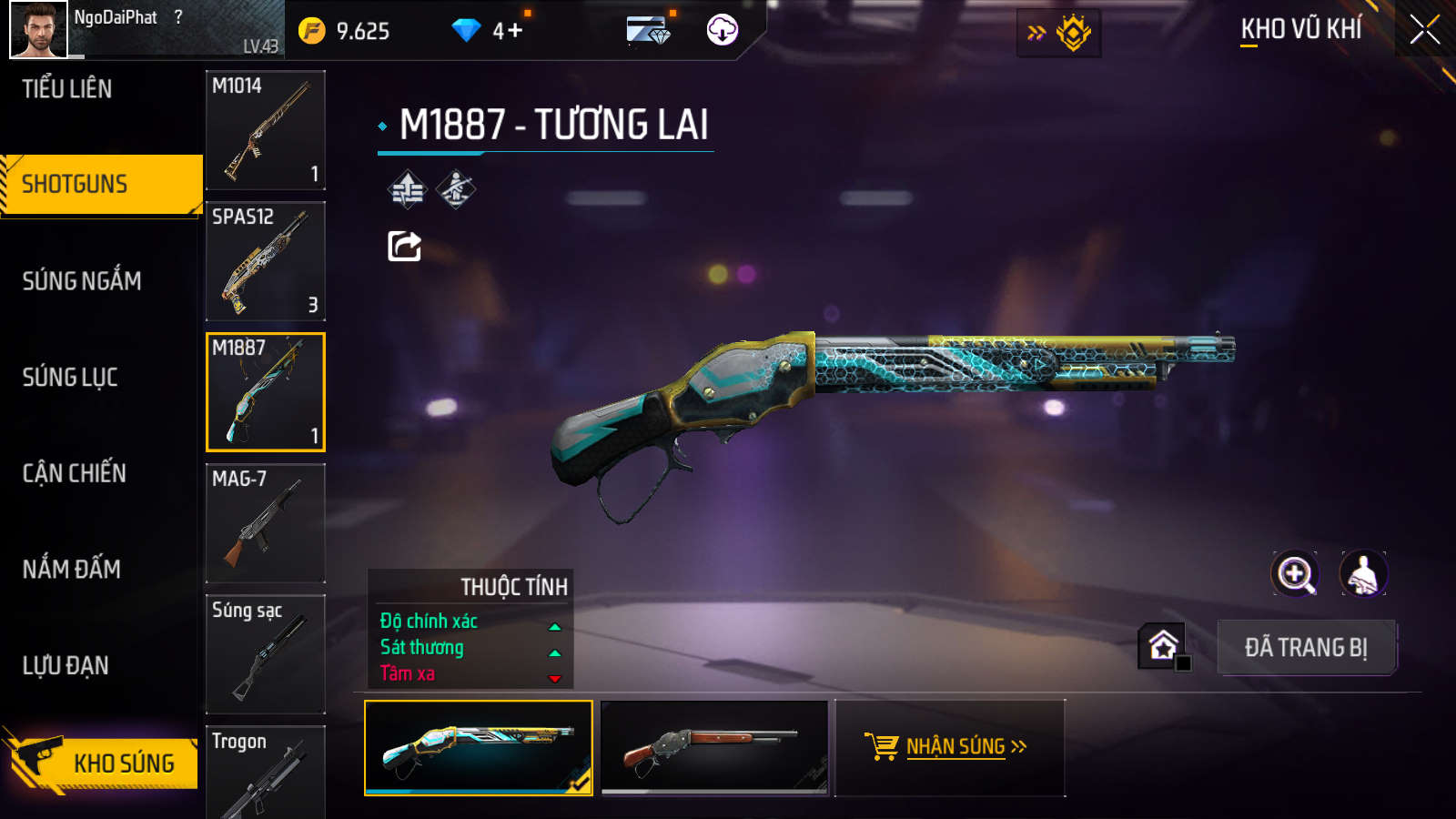Show the Lựu Đạn category
This screenshot has height=819, width=1456.
coord(66,666)
